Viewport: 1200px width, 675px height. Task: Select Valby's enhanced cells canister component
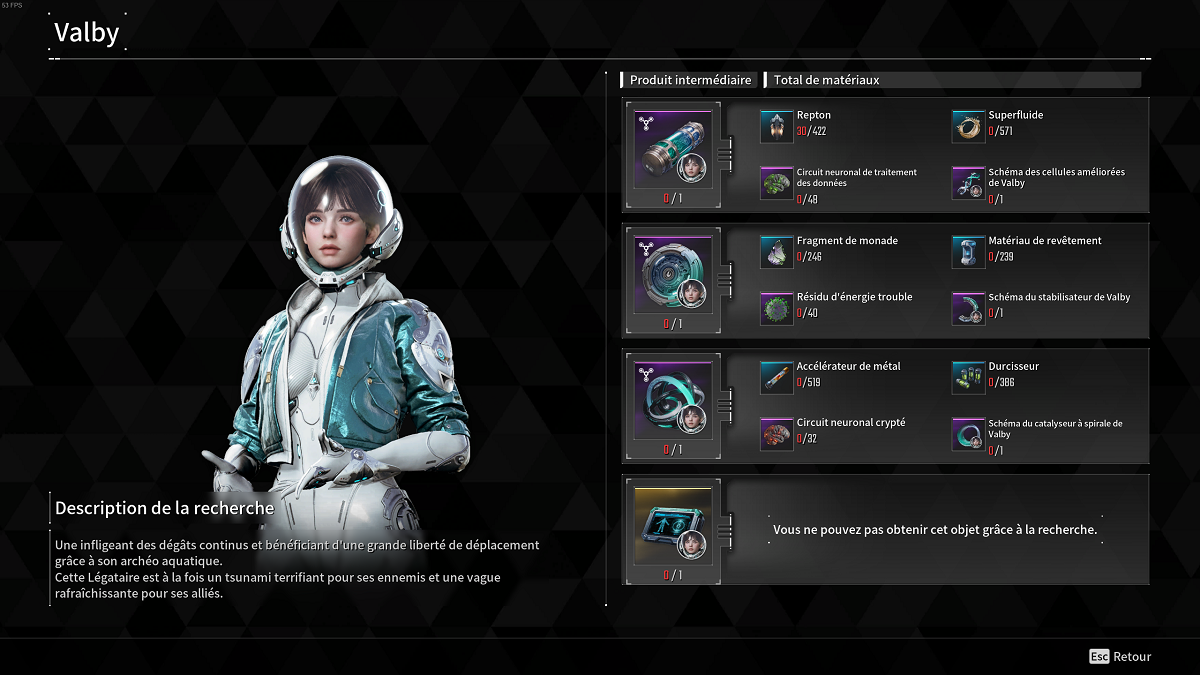[672, 148]
